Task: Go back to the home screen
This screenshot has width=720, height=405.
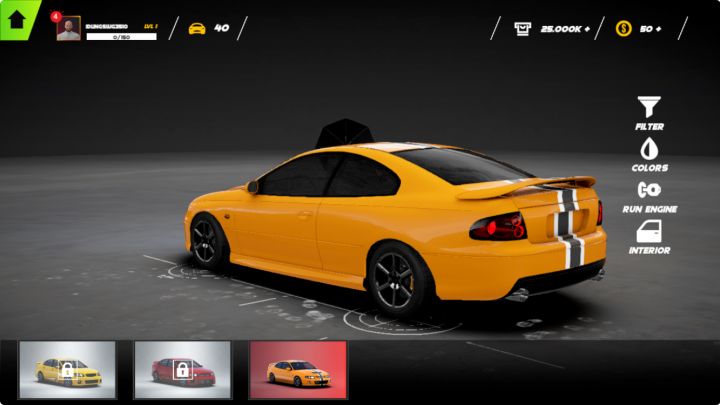Action: (17, 19)
